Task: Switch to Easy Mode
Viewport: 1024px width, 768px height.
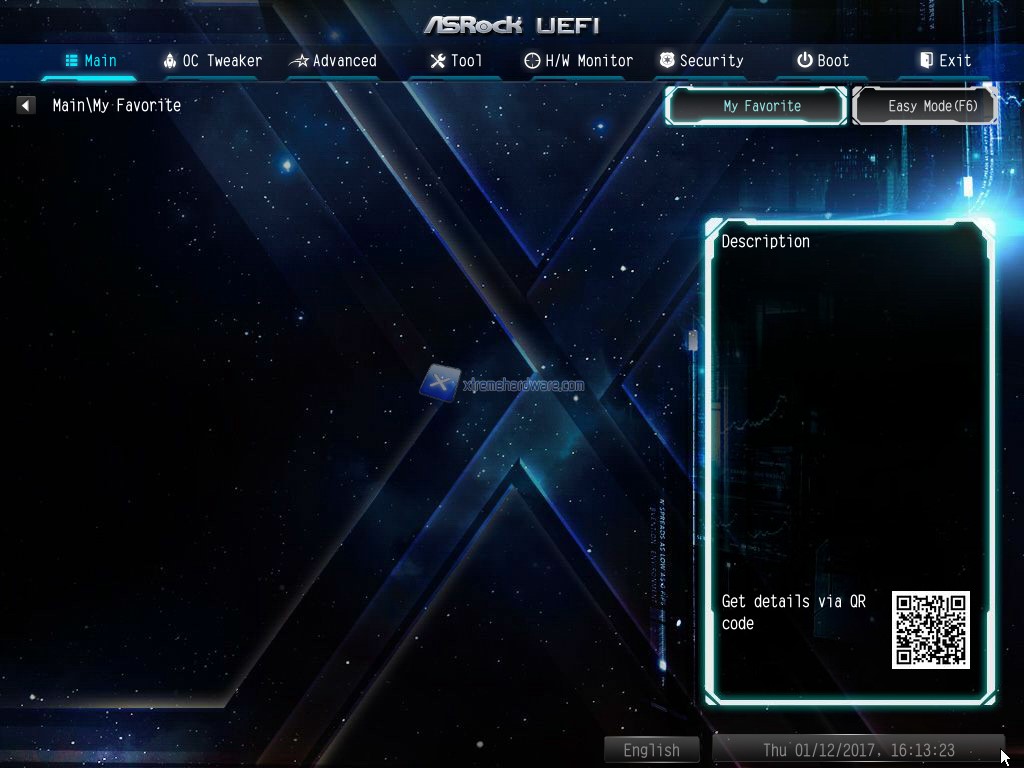Action: pyautogui.click(x=925, y=106)
